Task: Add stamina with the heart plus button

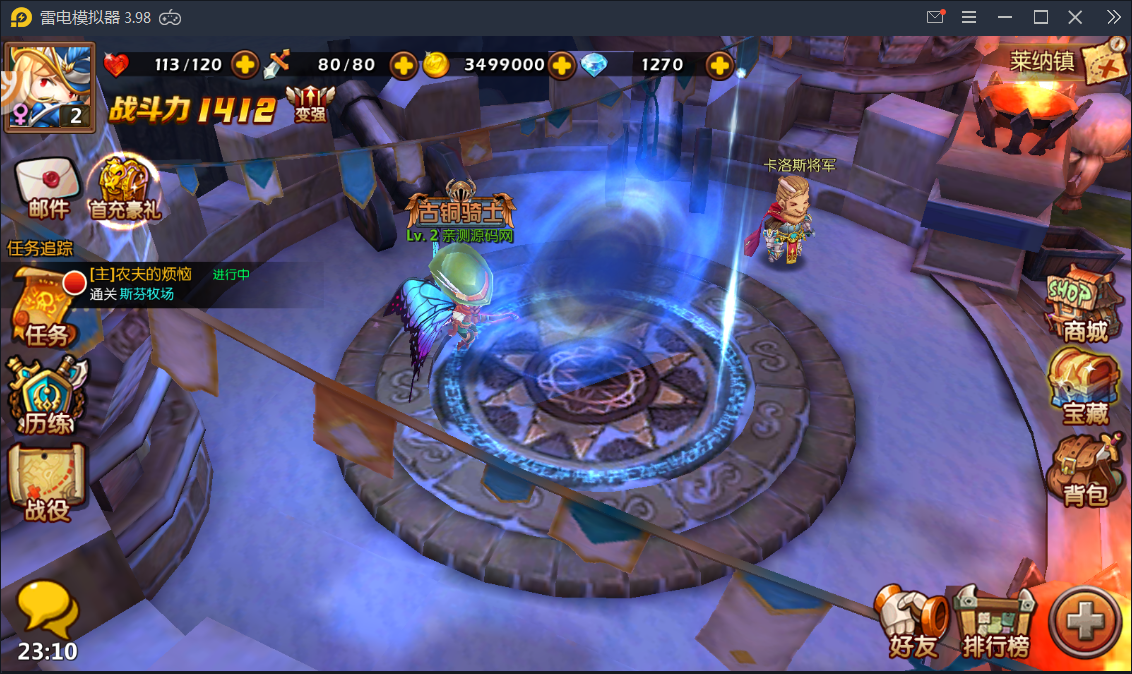Action: [x=245, y=65]
